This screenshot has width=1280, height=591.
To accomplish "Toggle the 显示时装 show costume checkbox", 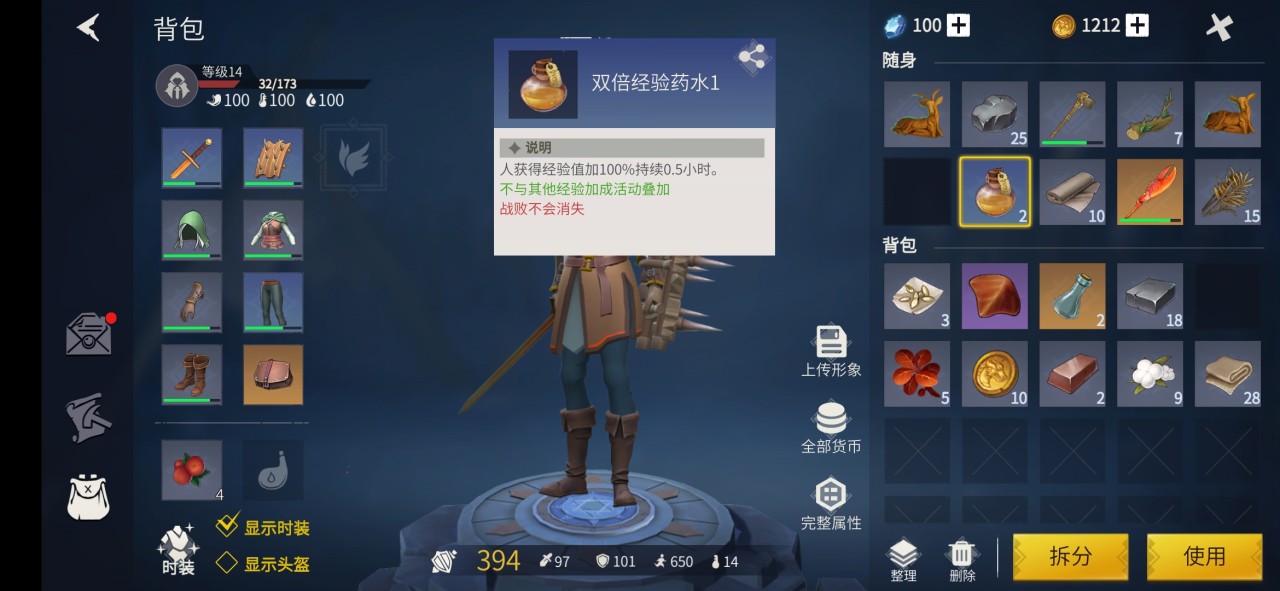I will tap(228, 527).
